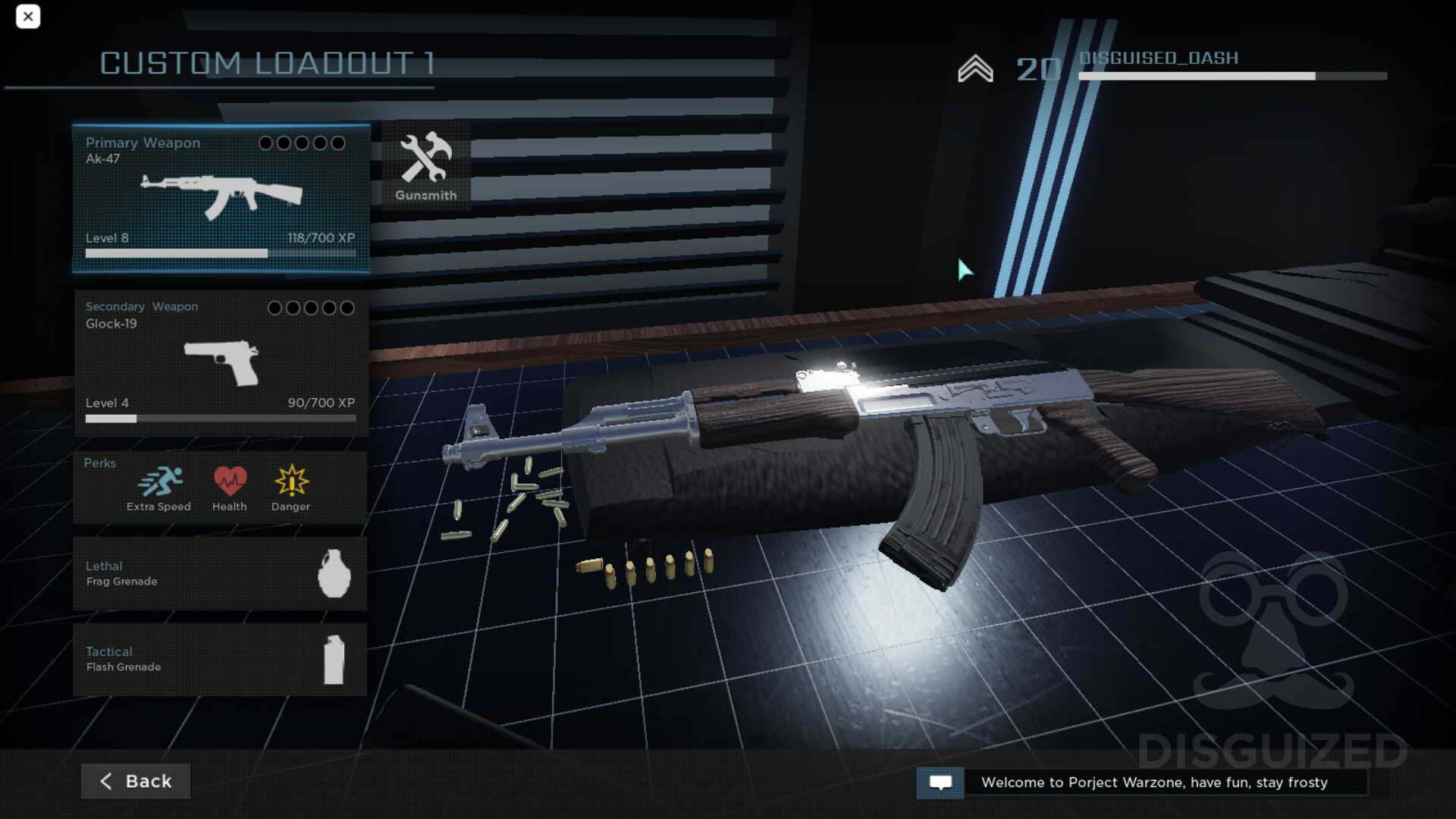Click the DISGUISED_DASH player name
The width and height of the screenshot is (1456, 819).
tap(1159, 58)
